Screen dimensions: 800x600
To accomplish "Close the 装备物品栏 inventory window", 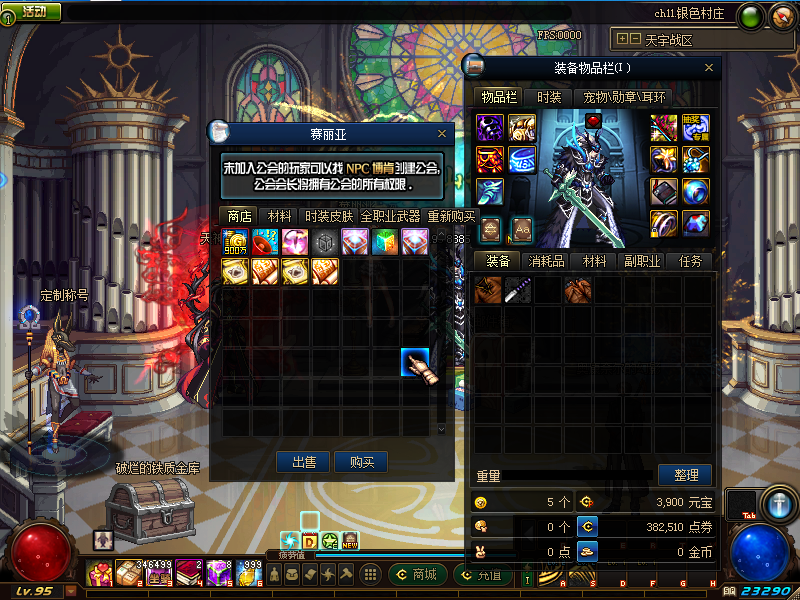I will 709,68.
